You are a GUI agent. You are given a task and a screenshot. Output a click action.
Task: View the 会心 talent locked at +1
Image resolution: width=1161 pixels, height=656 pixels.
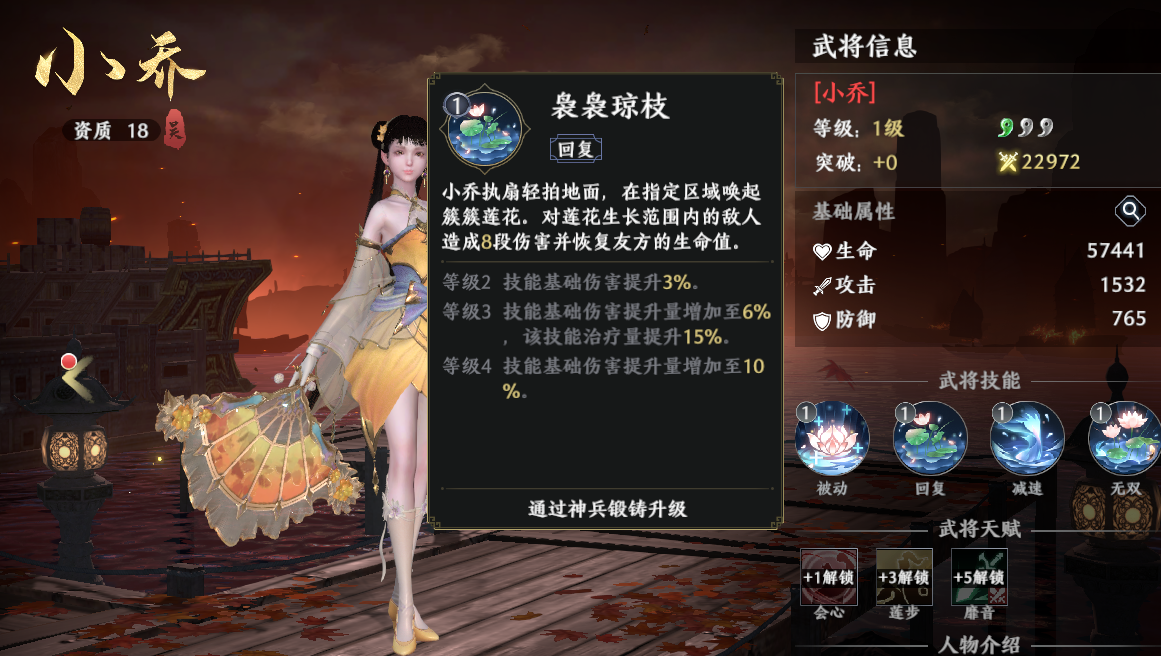pyautogui.click(x=828, y=577)
